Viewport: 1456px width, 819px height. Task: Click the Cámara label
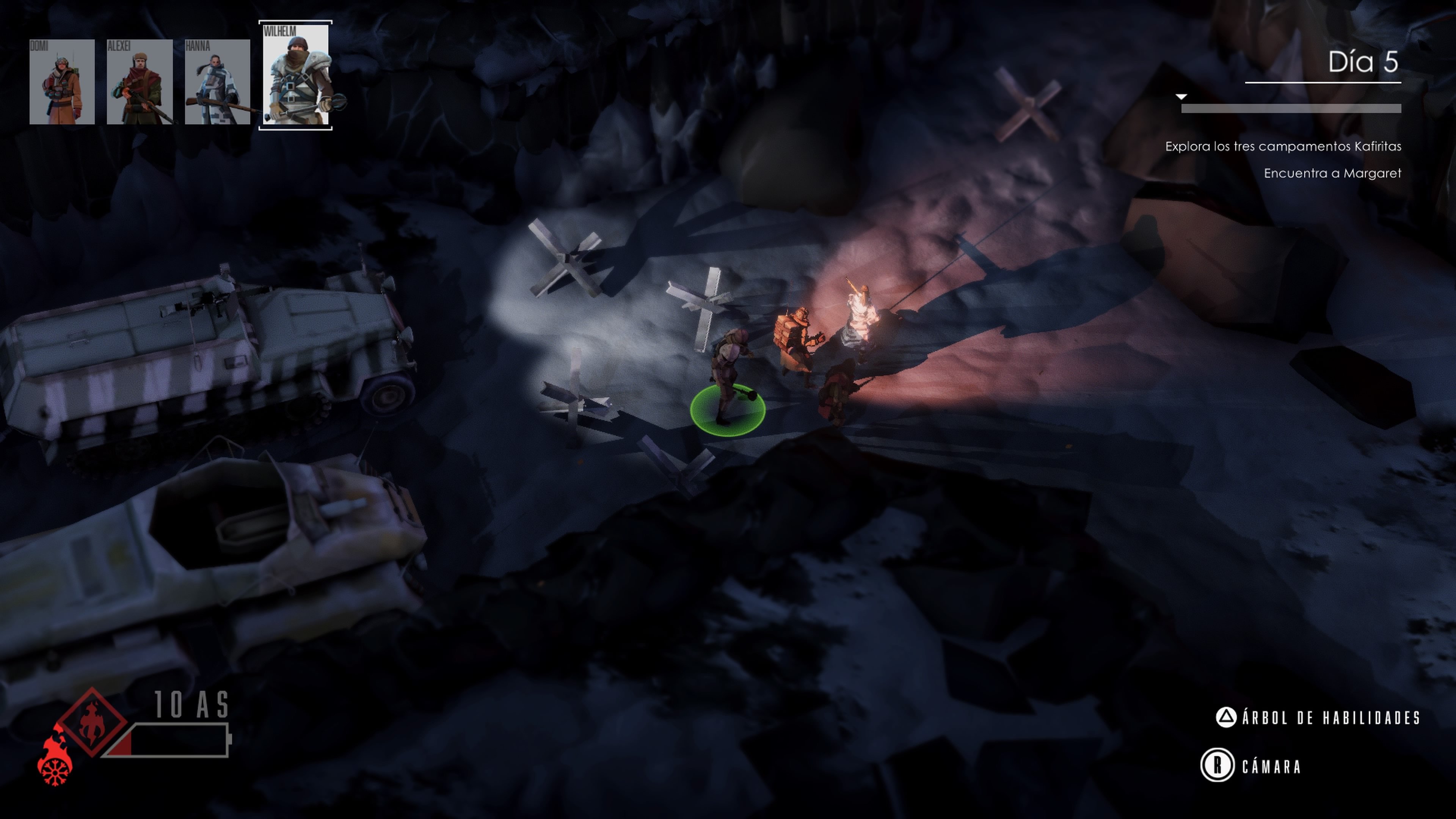1271,766
